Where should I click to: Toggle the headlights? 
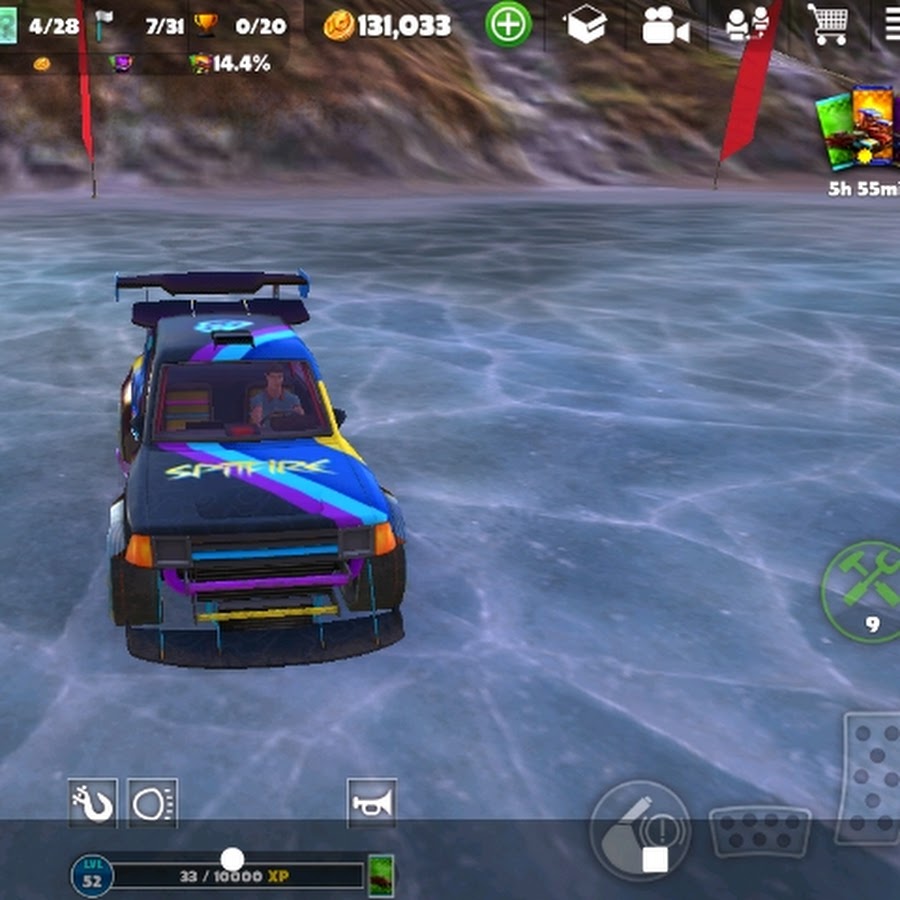point(153,803)
